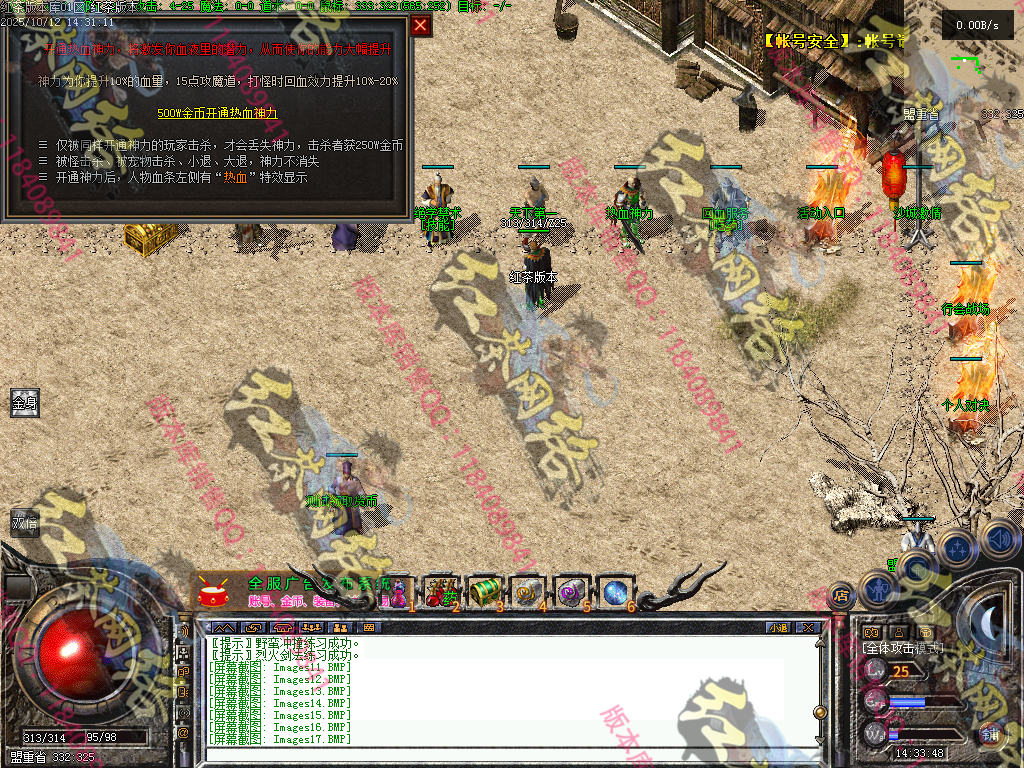
Task: Click the 500W金币开通热血神力 link
Action: click(217, 113)
